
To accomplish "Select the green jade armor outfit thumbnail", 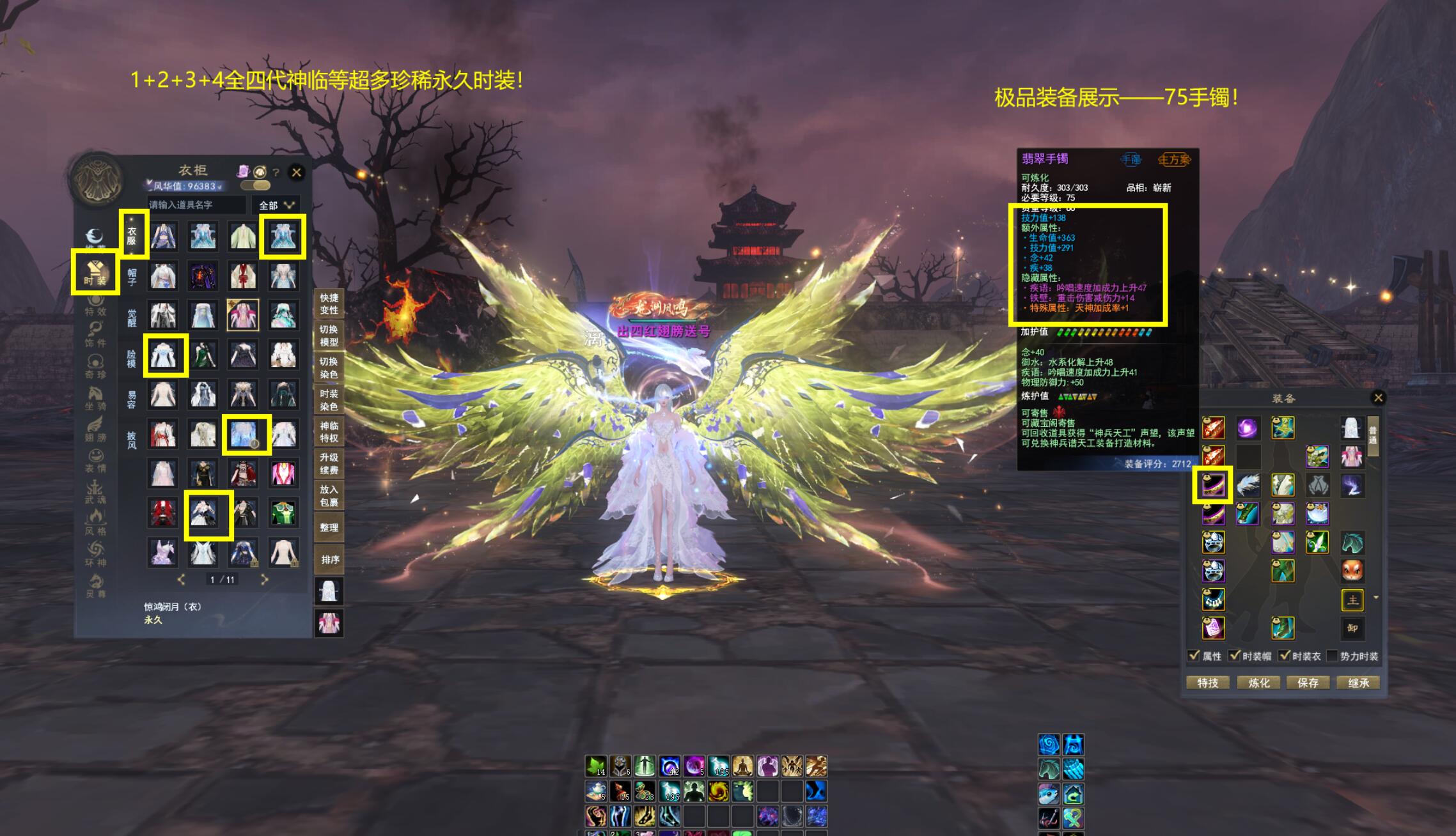I will pyautogui.click(x=283, y=513).
